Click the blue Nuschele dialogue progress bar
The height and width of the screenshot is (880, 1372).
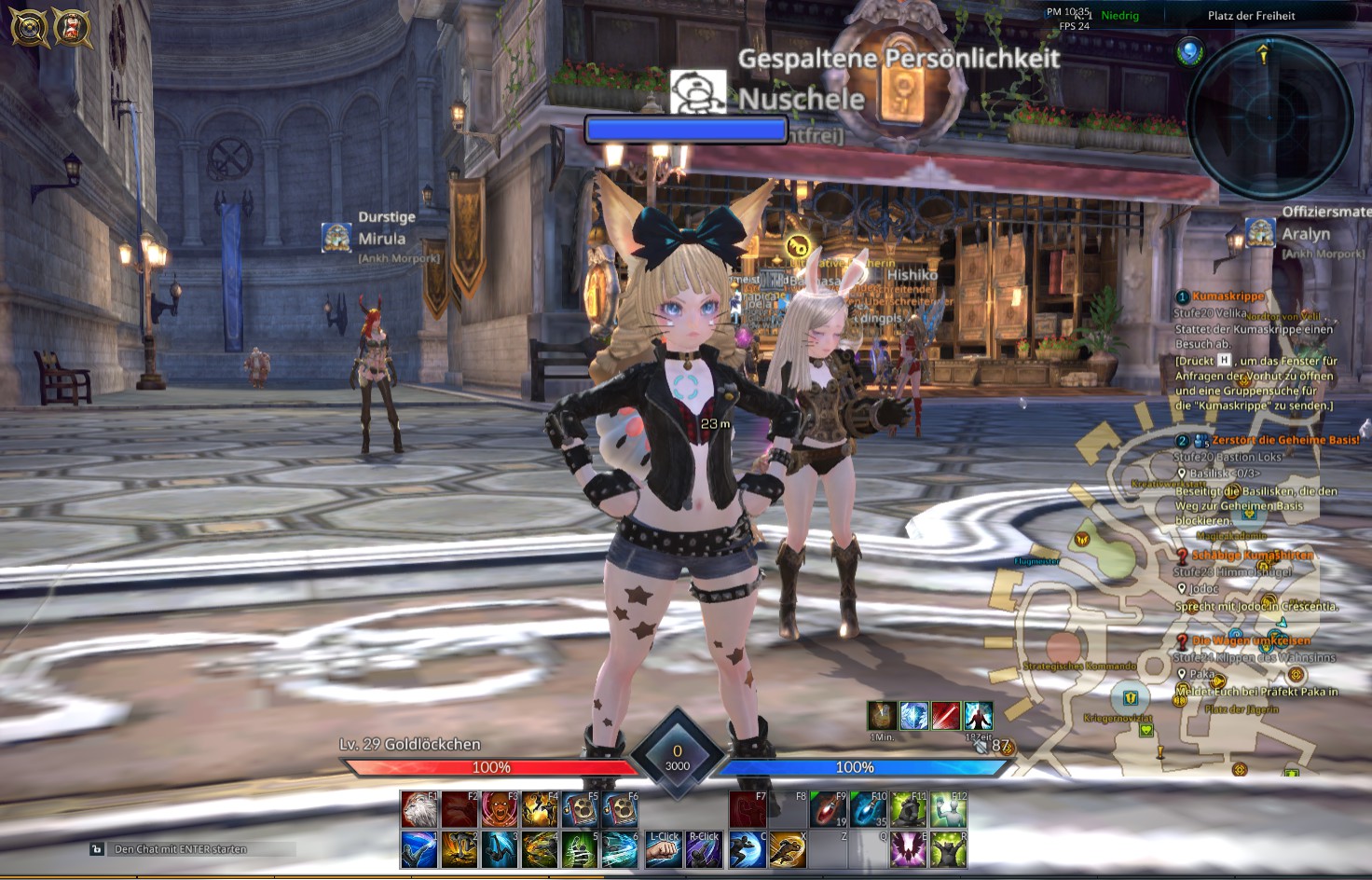(687, 131)
